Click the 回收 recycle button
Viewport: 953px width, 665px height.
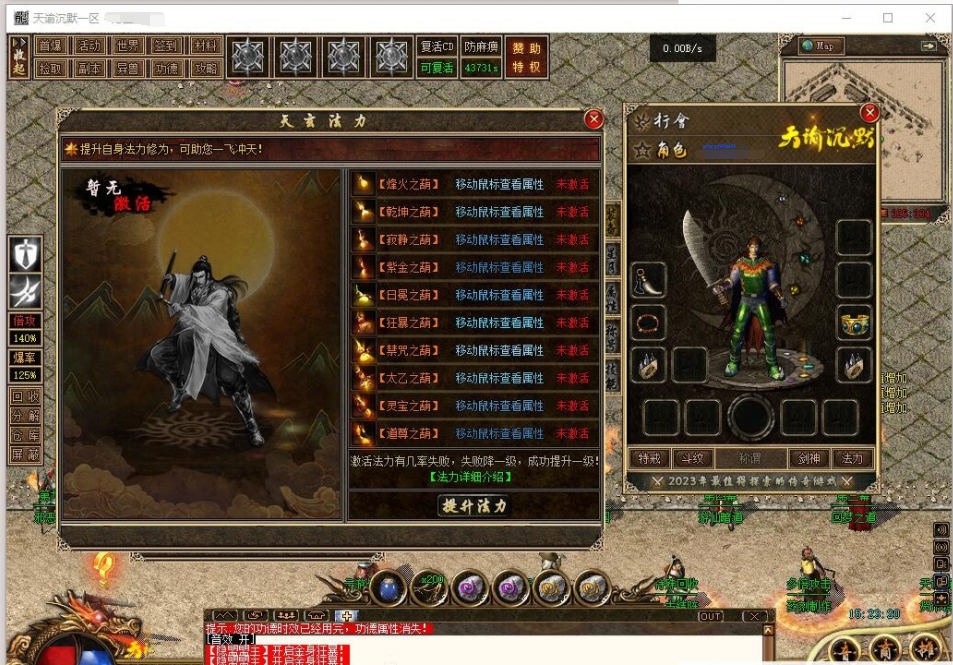[25, 396]
